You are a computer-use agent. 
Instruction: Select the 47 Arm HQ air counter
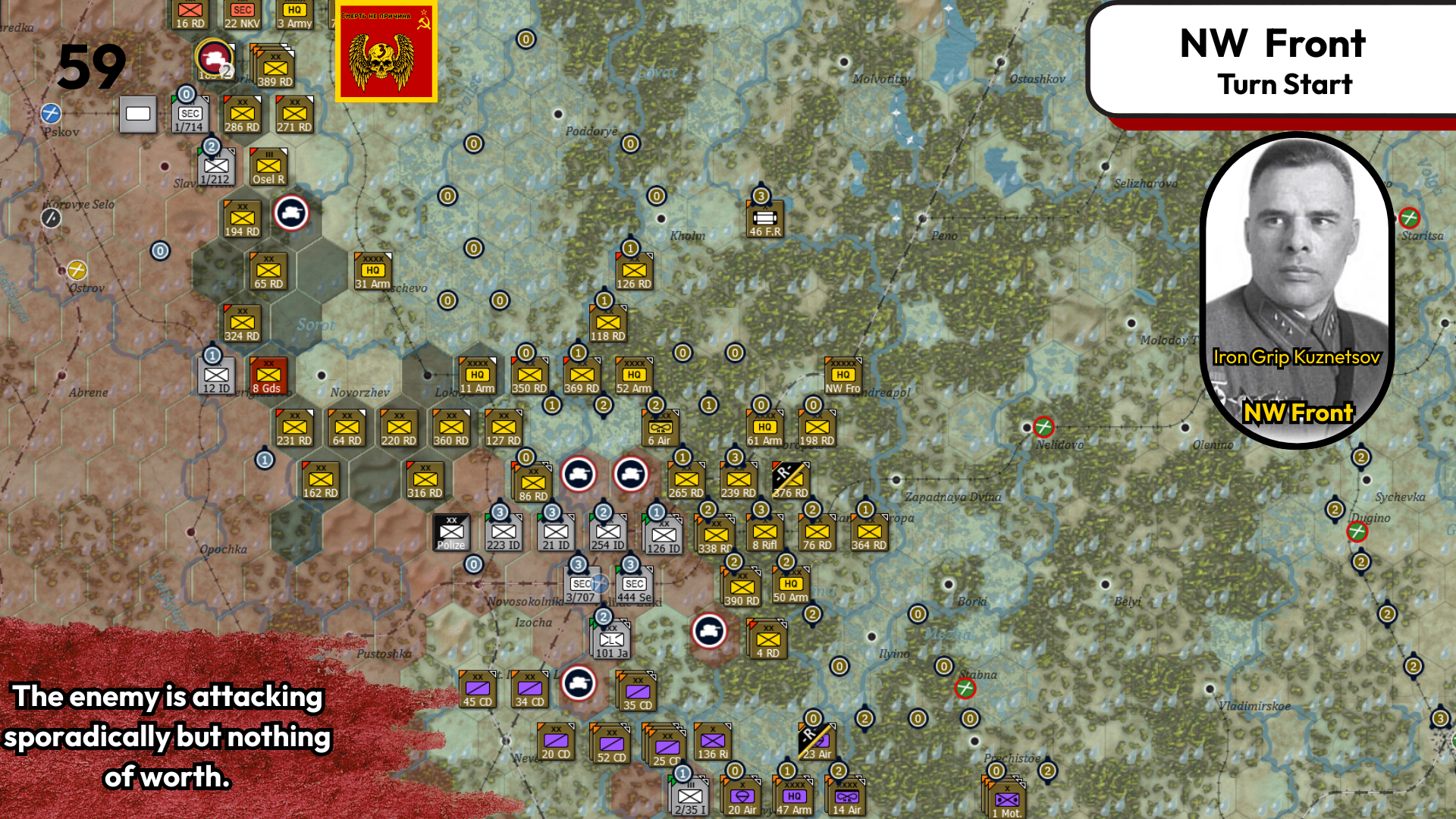[x=793, y=796]
